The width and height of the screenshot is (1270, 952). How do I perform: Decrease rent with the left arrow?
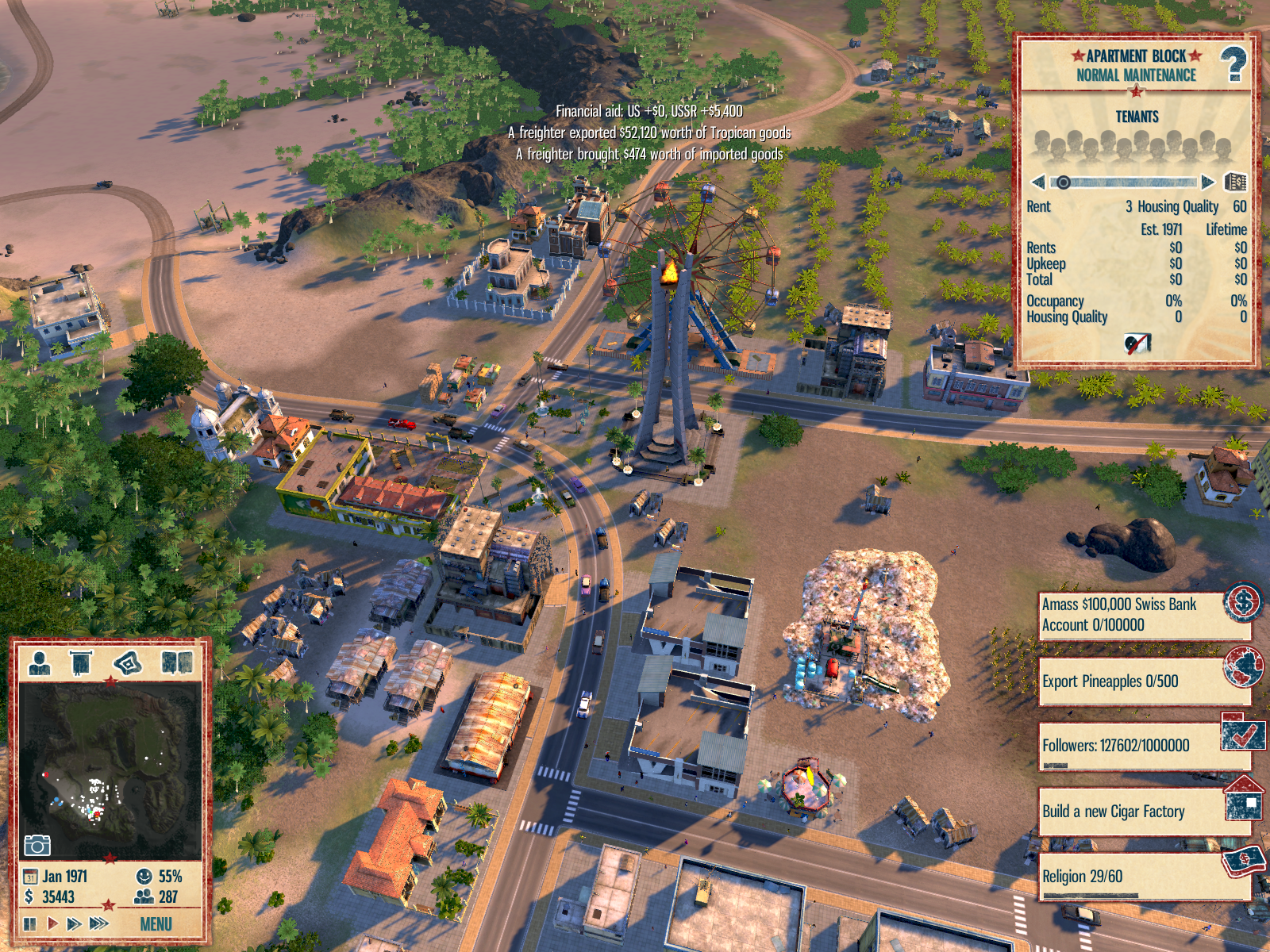coord(1038,182)
